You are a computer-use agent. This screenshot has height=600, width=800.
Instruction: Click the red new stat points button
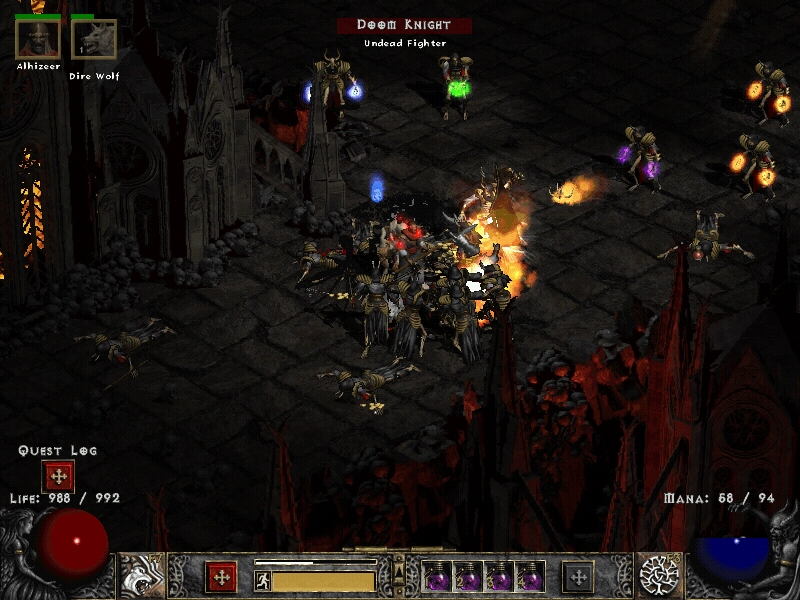pos(221,577)
